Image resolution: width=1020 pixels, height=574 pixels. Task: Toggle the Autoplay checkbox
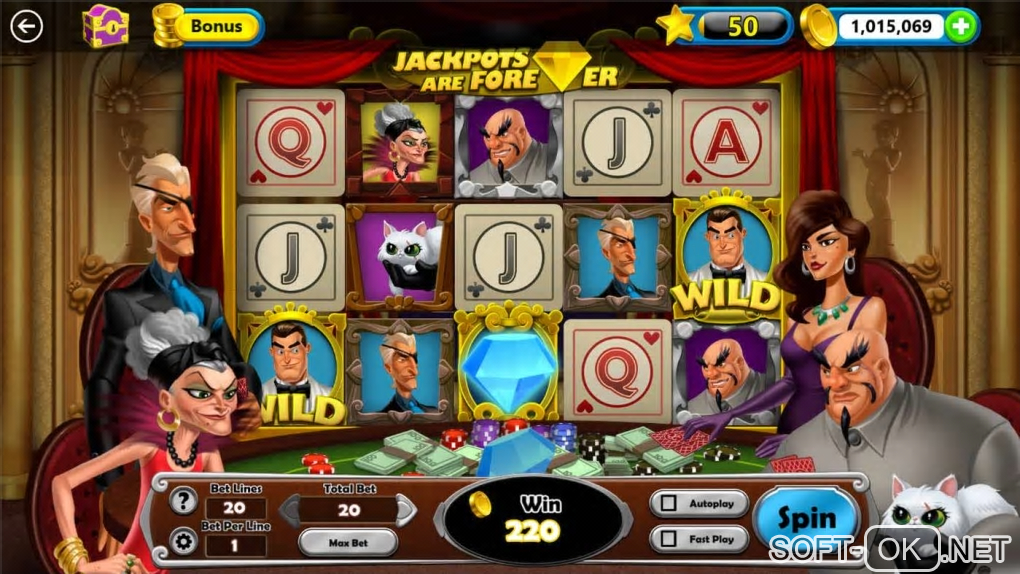click(666, 503)
